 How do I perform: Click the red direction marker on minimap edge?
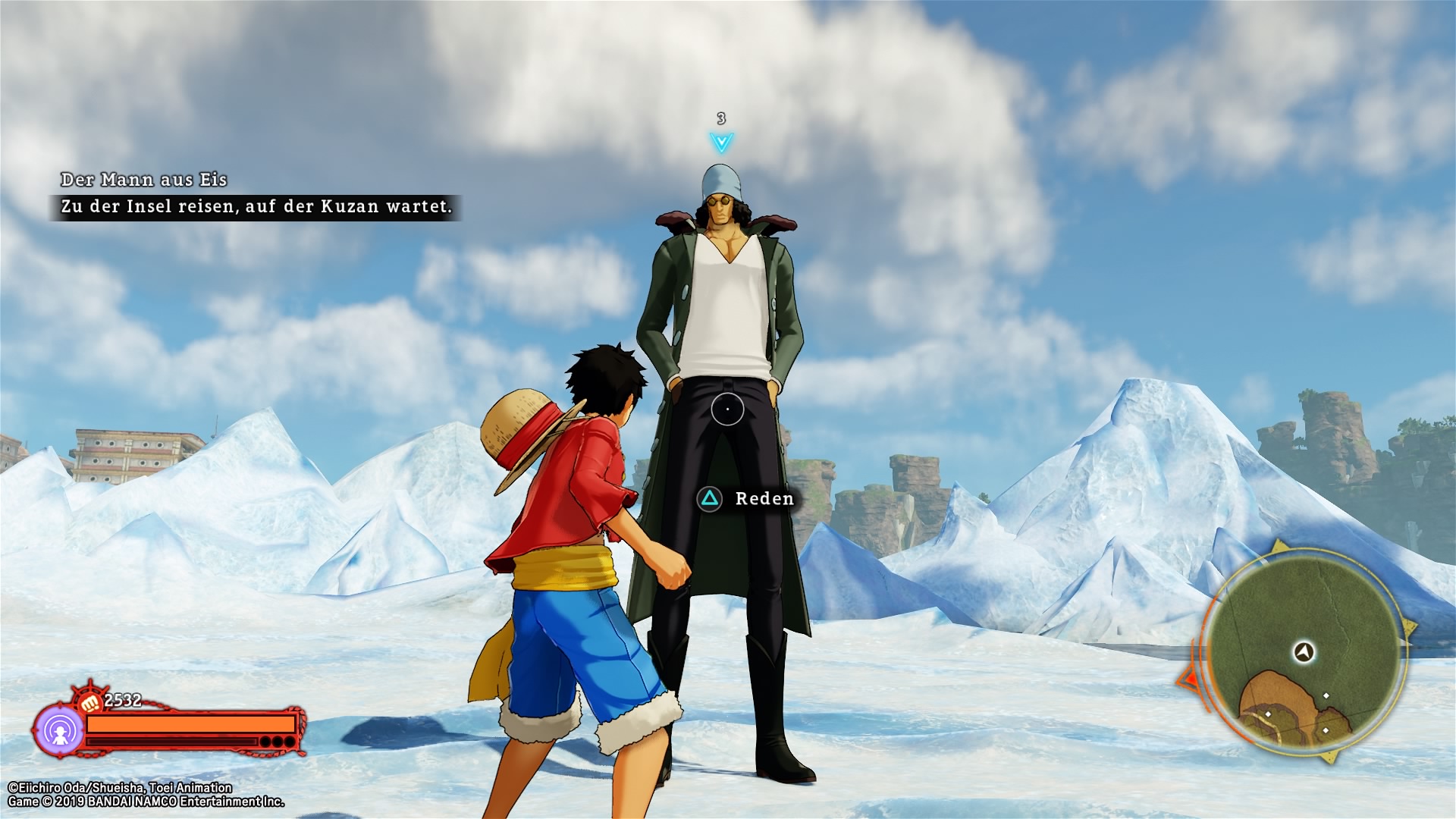point(1187,677)
